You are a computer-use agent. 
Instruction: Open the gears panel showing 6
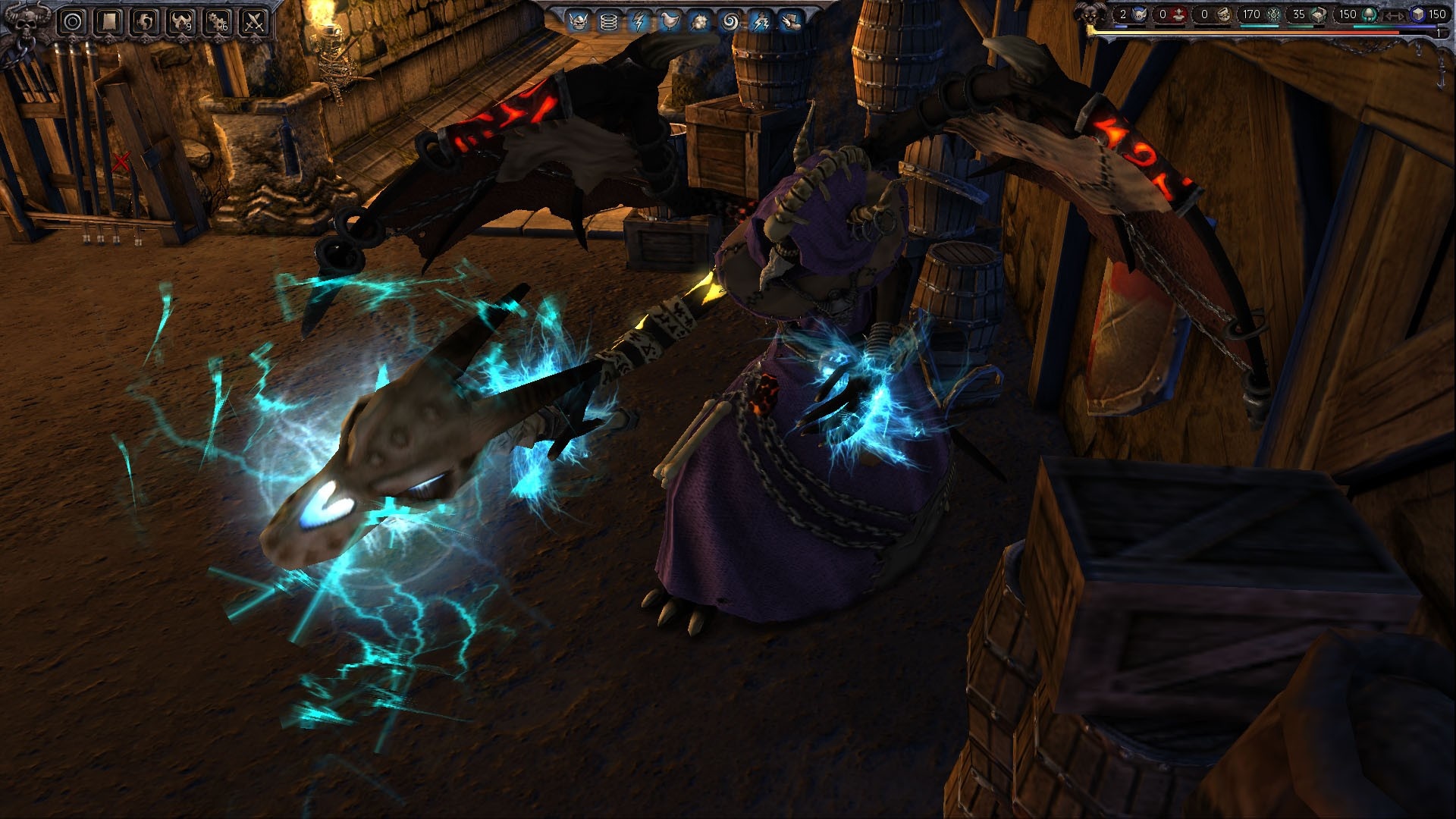click(218, 22)
